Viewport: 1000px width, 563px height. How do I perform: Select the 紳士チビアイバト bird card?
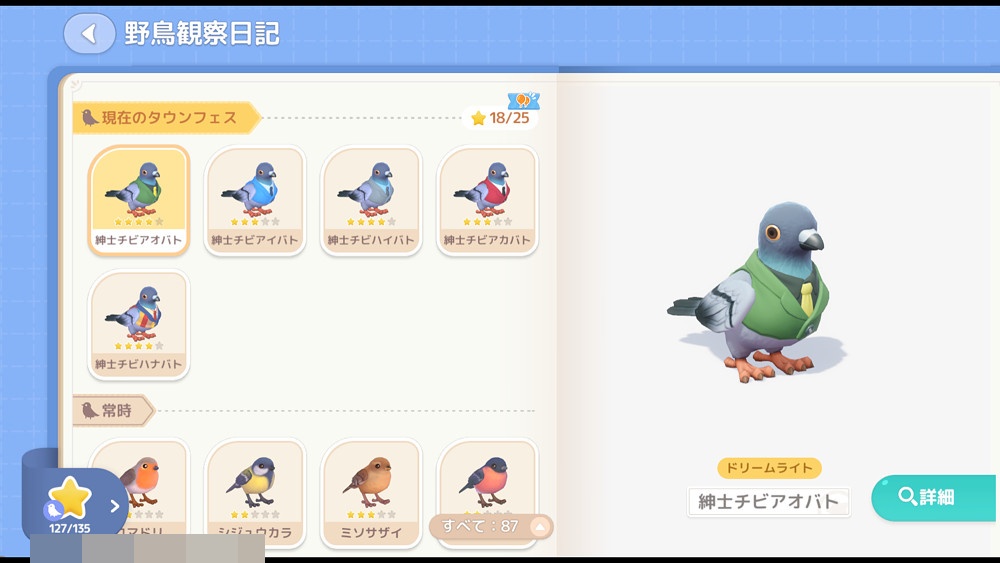[x=255, y=199]
